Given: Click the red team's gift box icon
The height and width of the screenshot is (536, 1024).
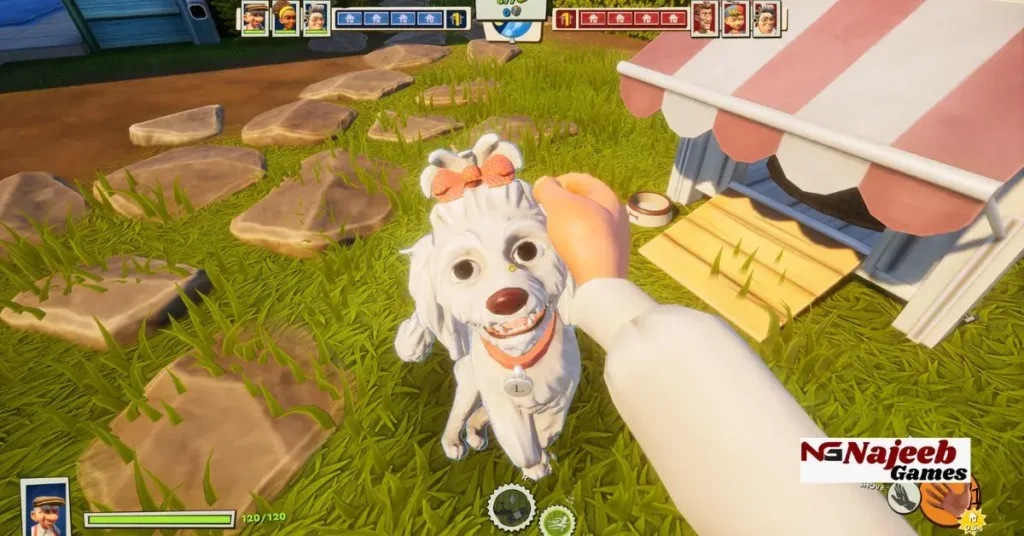Looking at the screenshot, I should (565, 18).
